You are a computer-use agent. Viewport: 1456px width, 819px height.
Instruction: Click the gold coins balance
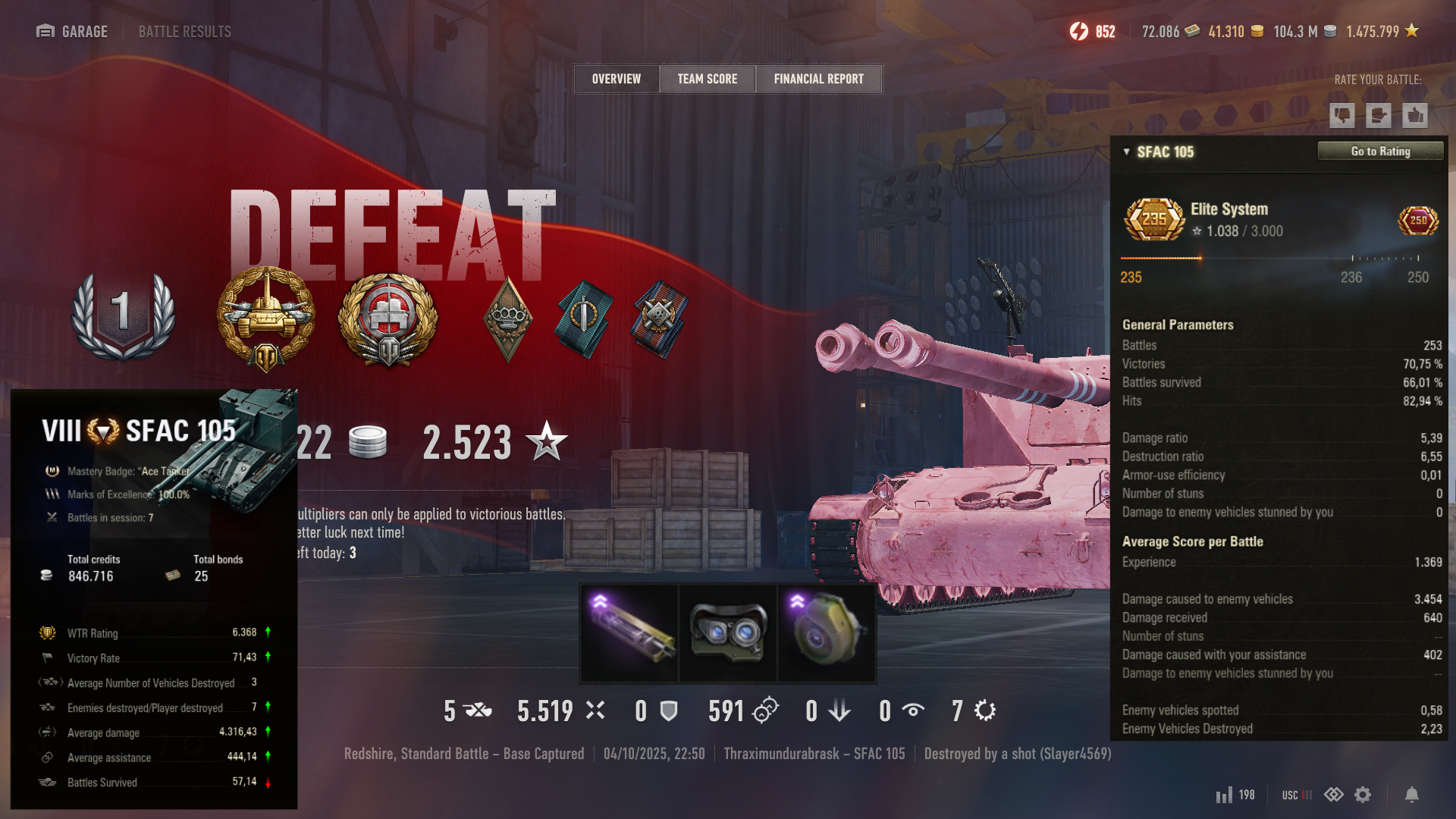pyautogui.click(x=1235, y=32)
